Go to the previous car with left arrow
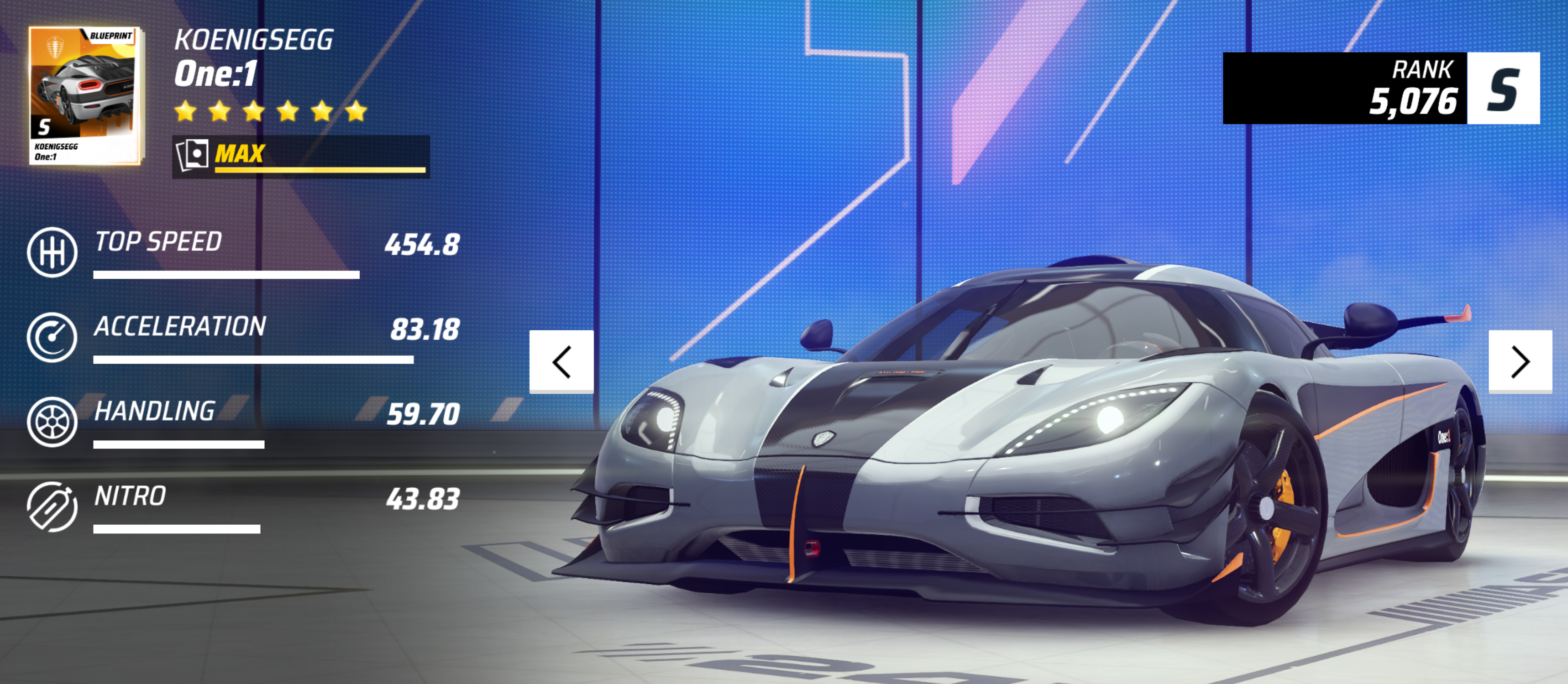The height and width of the screenshot is (684, 1568). 561,362
